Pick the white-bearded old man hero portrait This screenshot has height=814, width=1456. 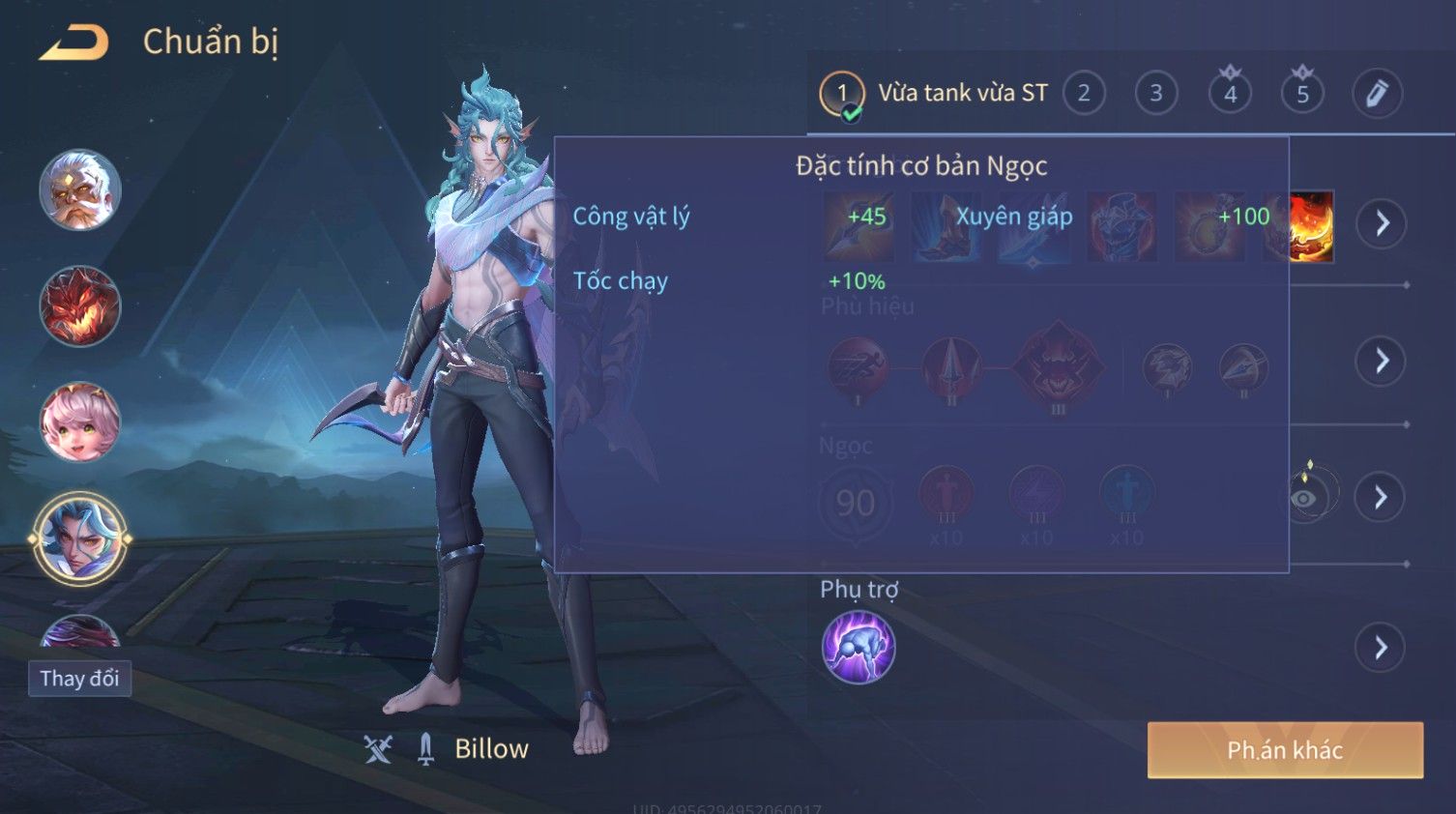pyautogui.click(x=80, y=189)
